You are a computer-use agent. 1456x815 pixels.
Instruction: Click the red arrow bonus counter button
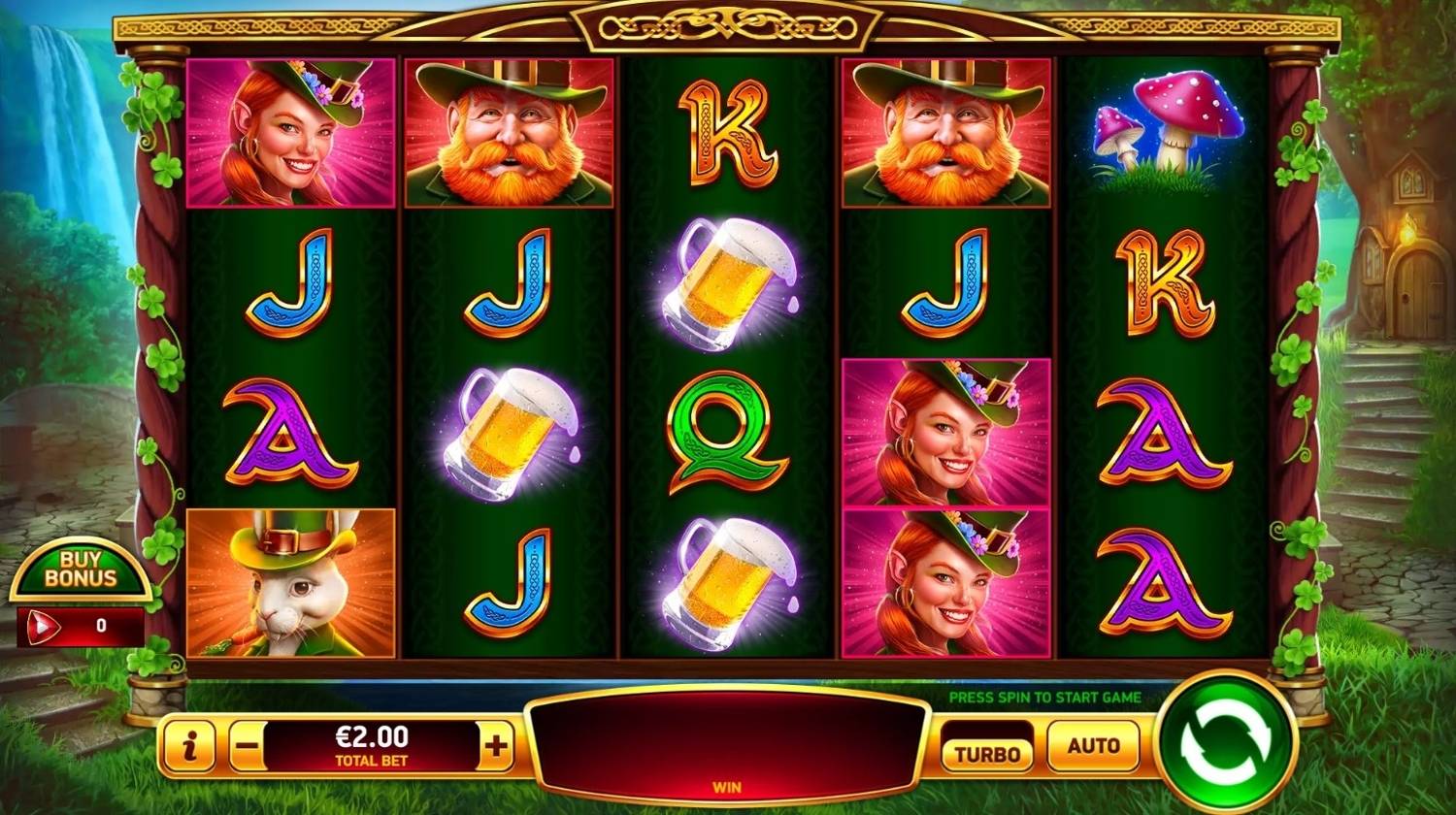[43, 627]
